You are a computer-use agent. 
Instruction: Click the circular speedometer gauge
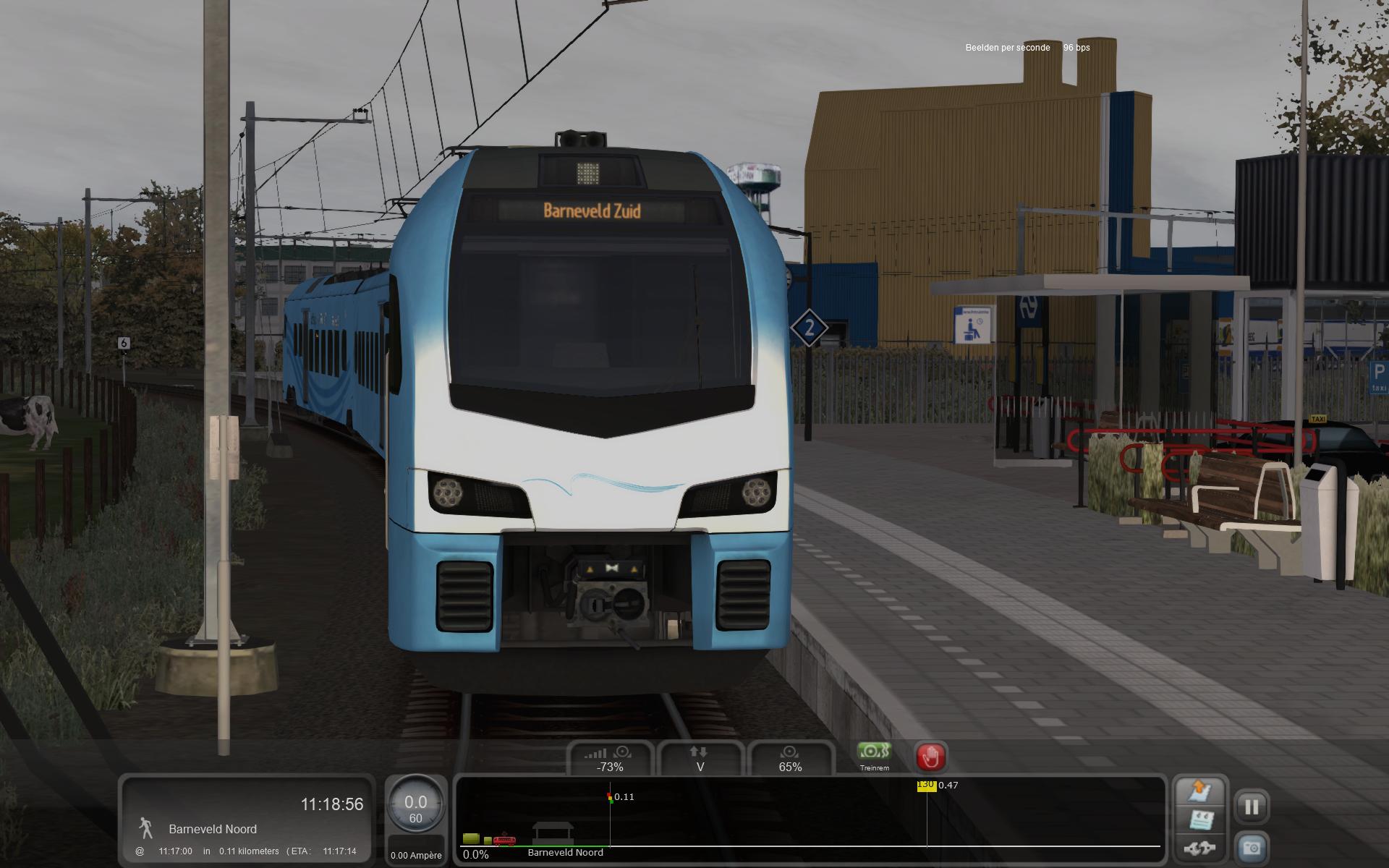(415, 807)
